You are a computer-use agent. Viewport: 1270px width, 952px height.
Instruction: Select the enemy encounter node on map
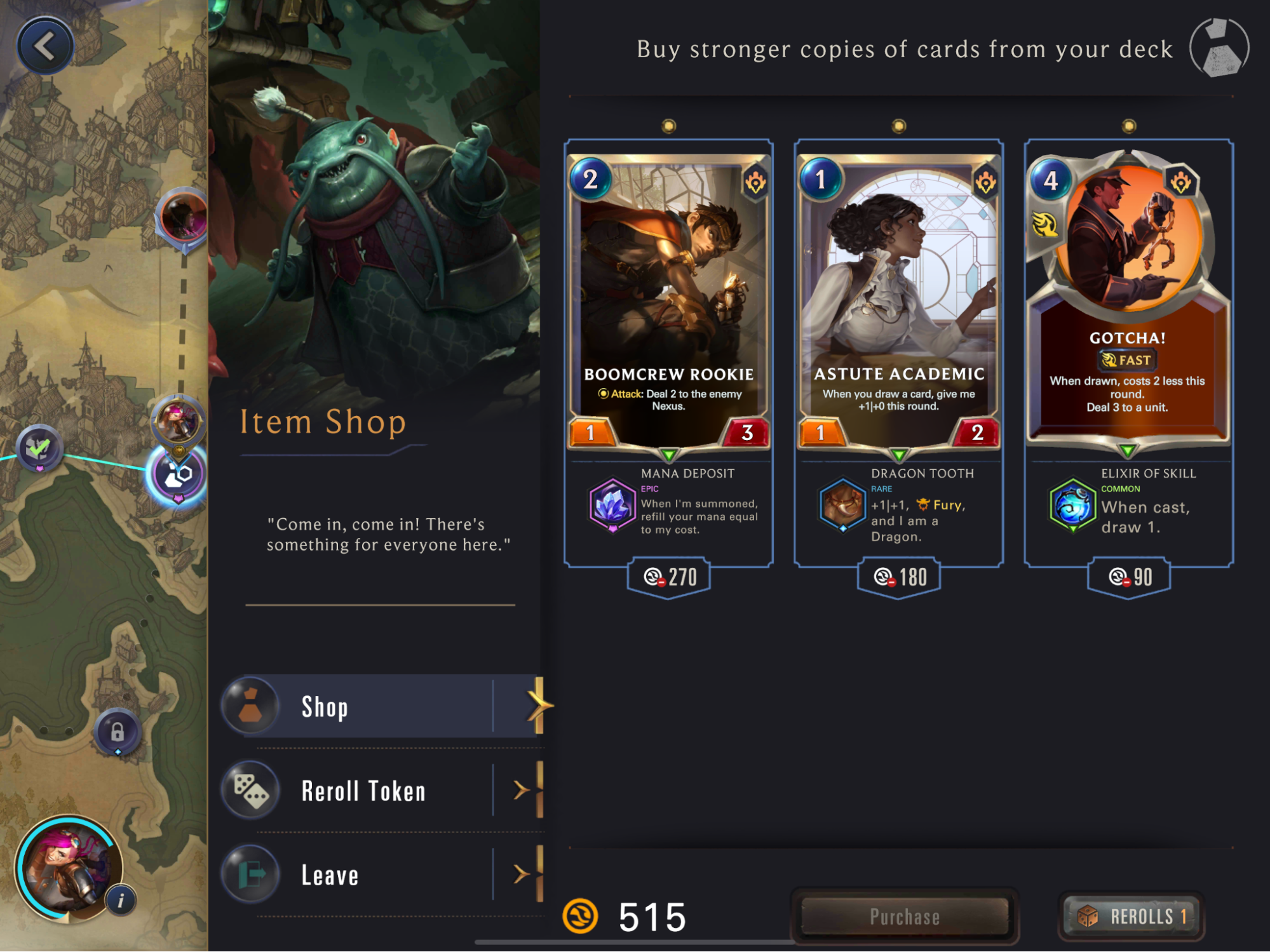click(x=183, y=217)
